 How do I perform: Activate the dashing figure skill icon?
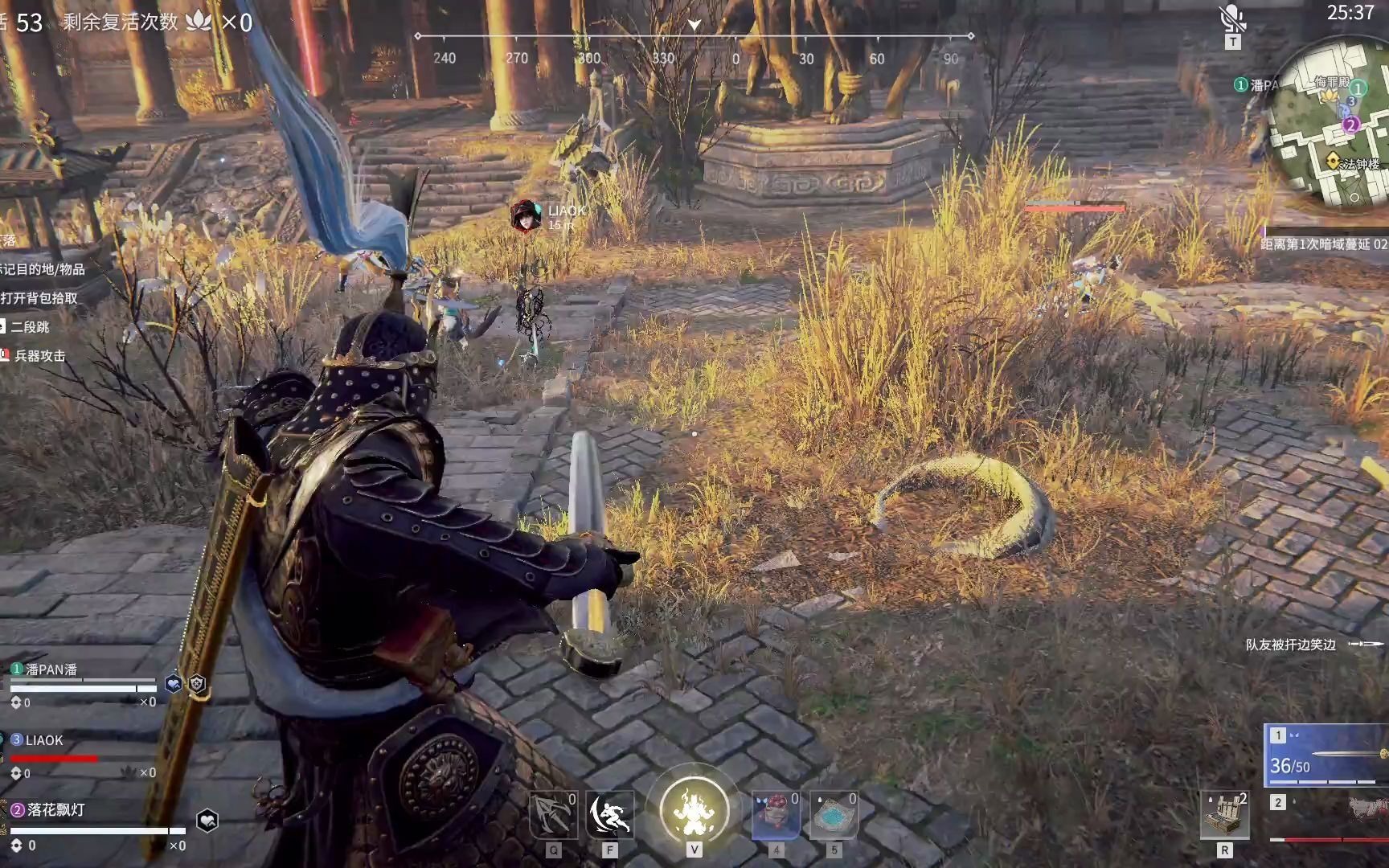pyautogui.click(x=609, y=815)
